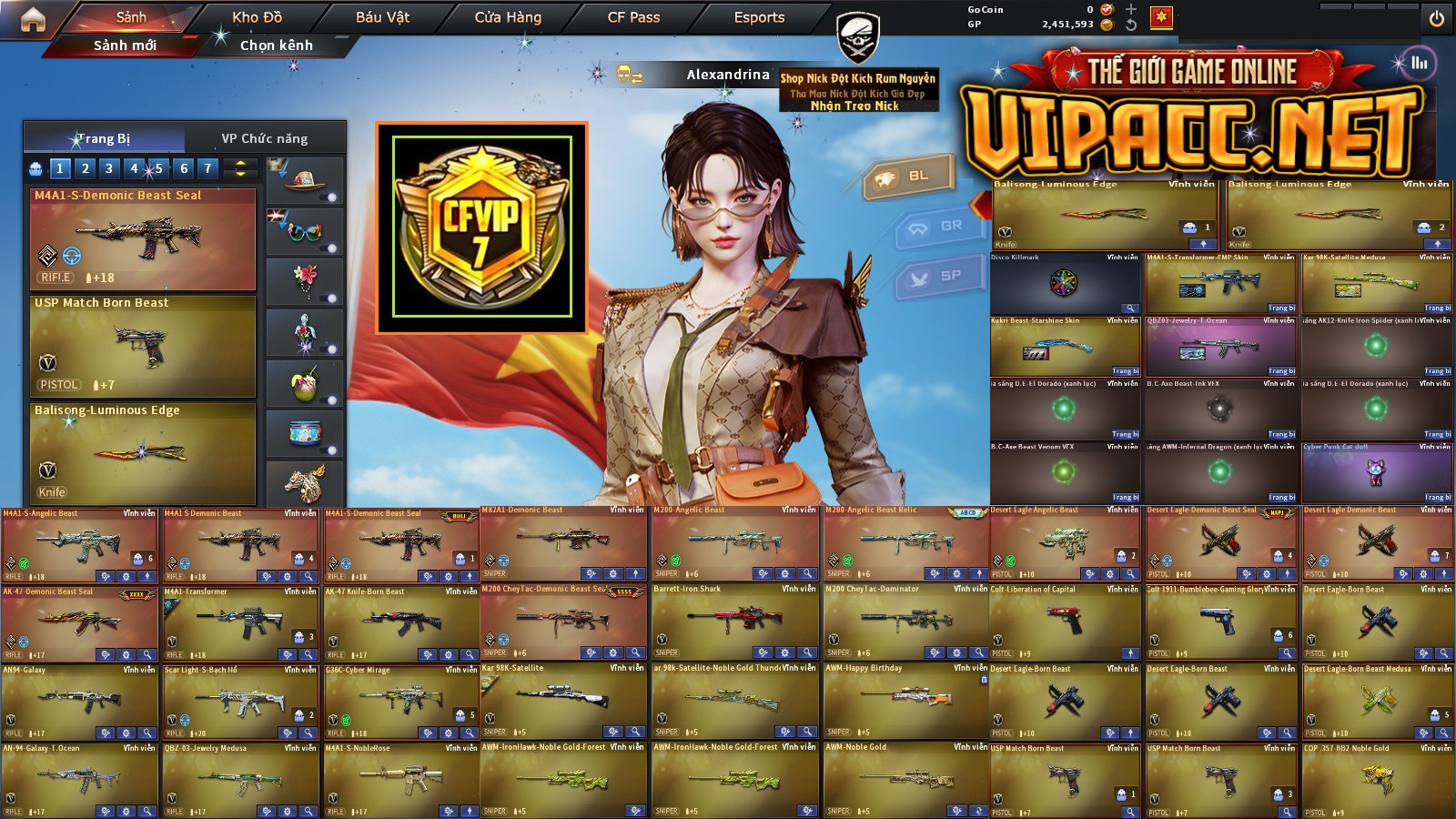Select the Balisong-Luminous Edge knife slot
The image size is (1456, 819).
click(x=143, y=454)
